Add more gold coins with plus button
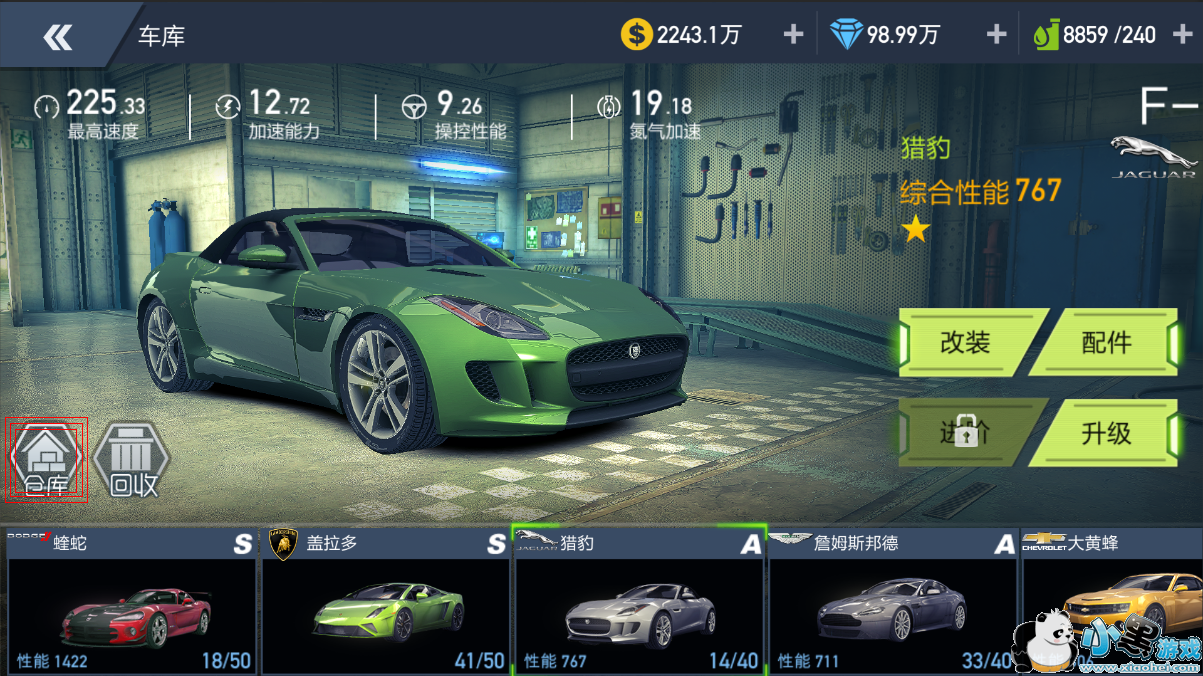The height and width of the screenshot is (676, 1203). pos(793,35)
